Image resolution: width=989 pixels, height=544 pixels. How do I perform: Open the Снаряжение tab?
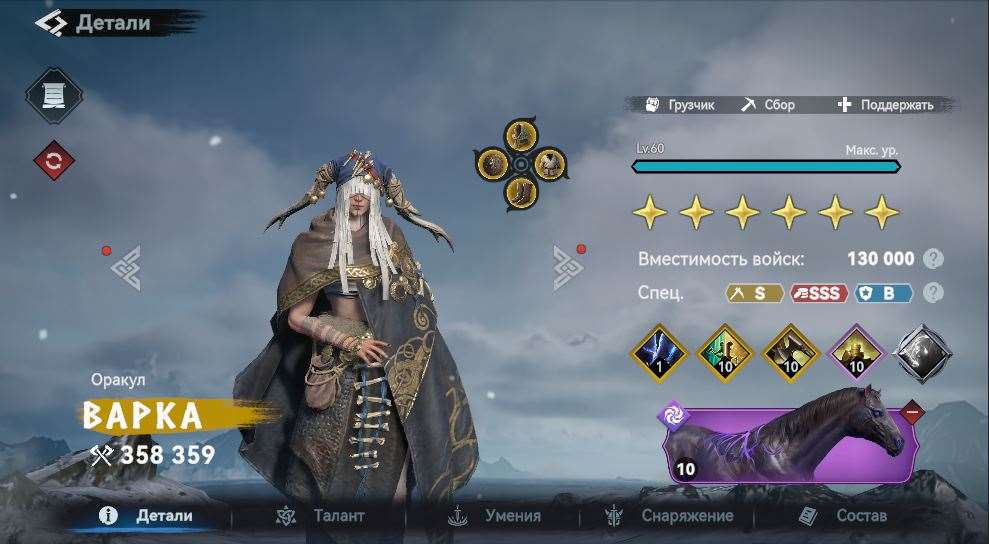tap(668, 516)
